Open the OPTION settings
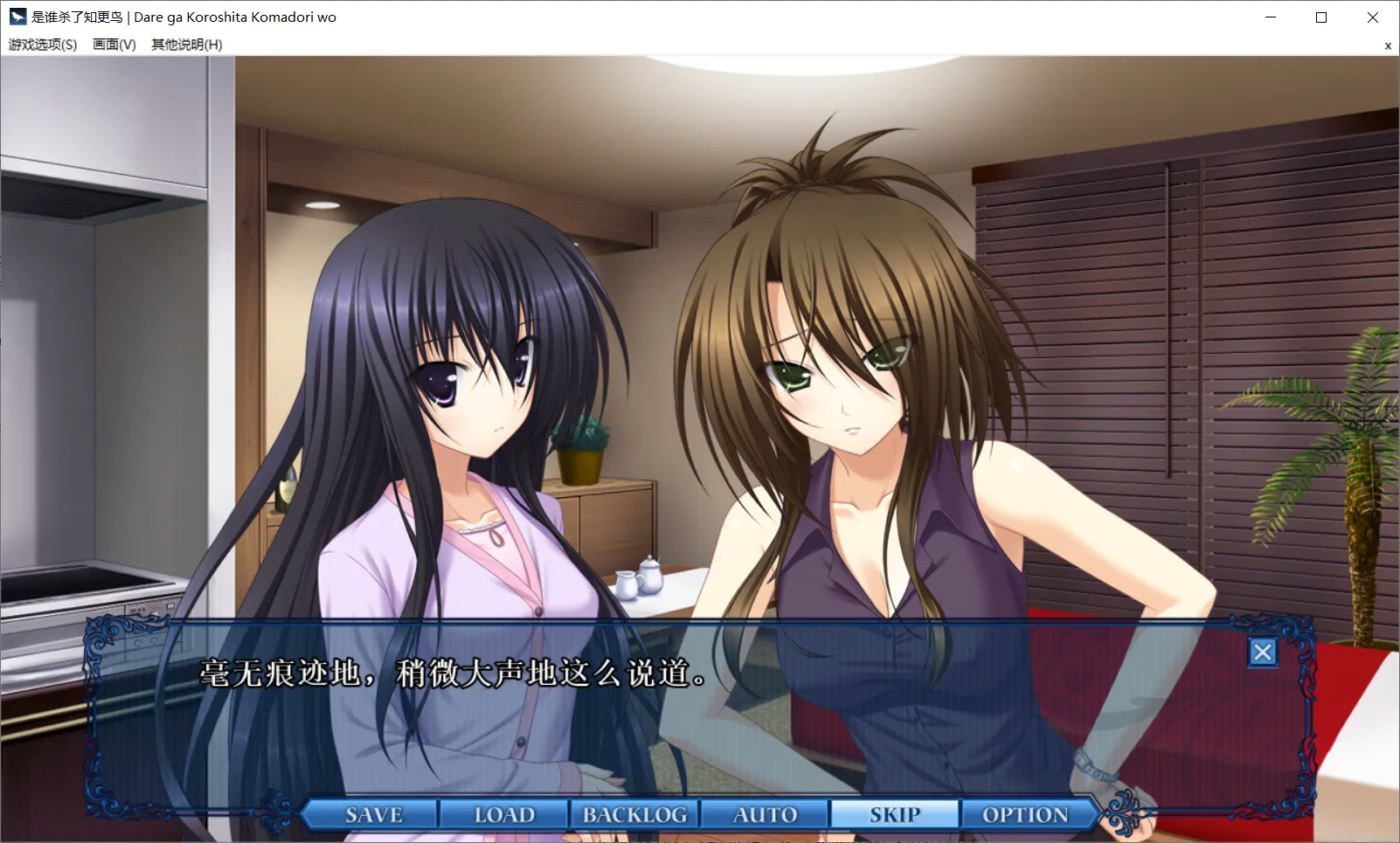The image size is (1400, 843). [1025, 814]
